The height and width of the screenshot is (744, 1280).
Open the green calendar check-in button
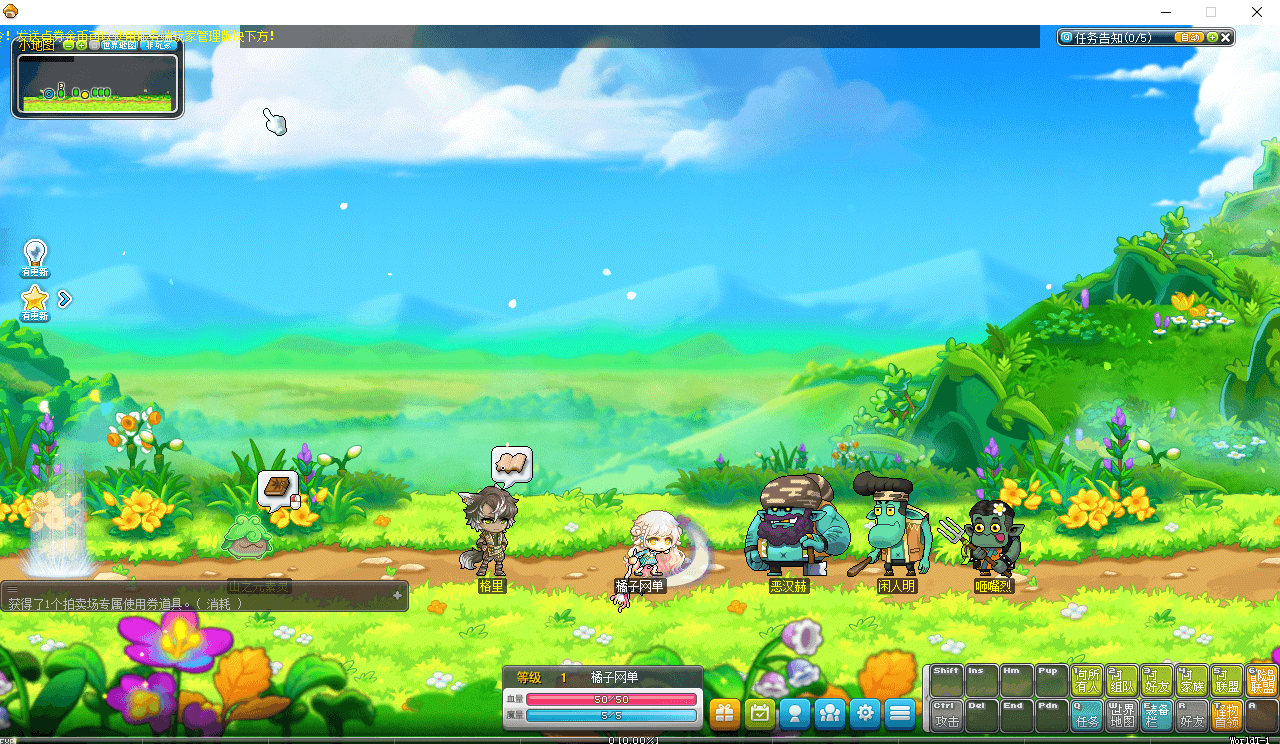pos(760,713)
